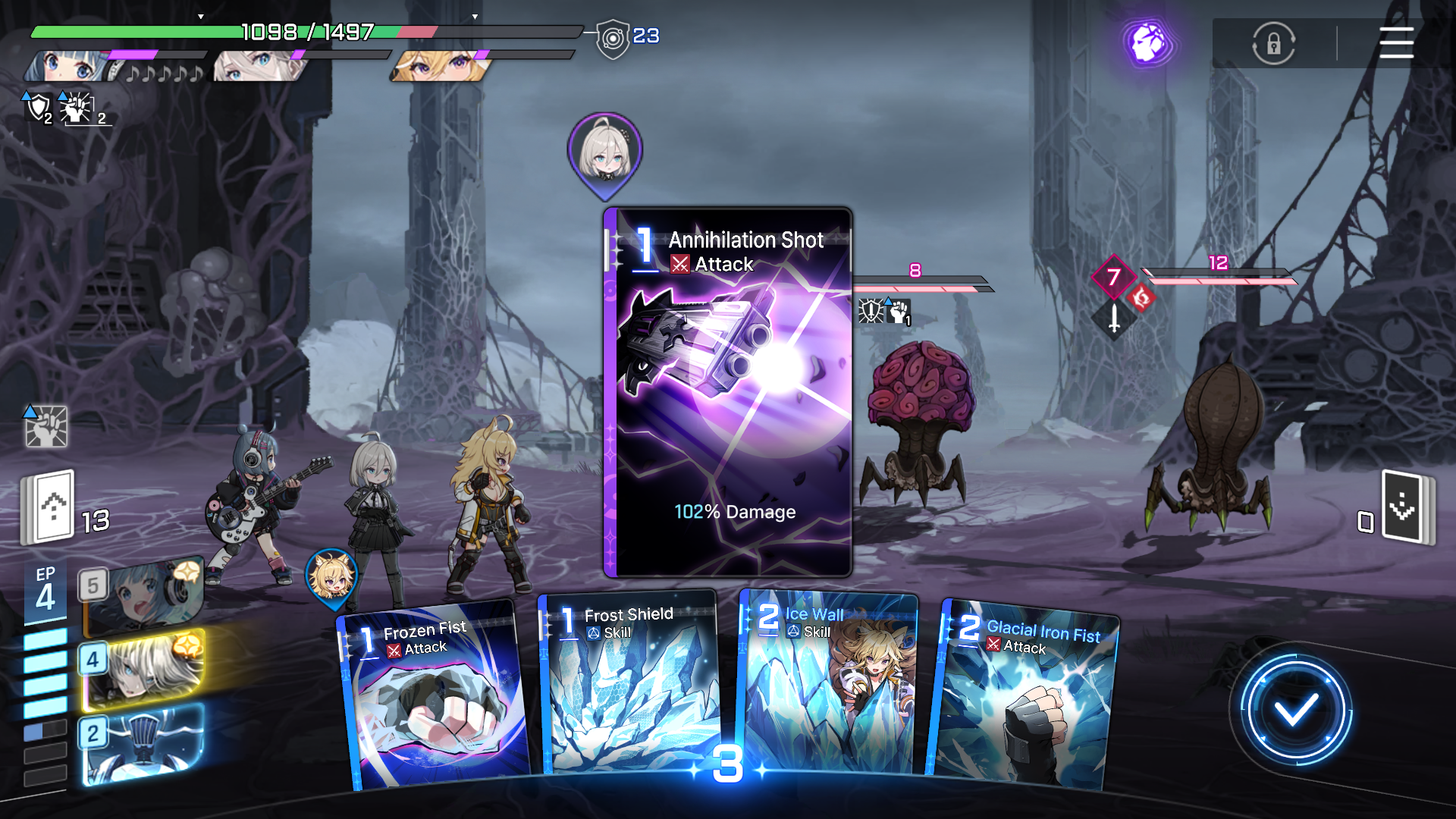Inspect the enemy's attack intent icon
This screenshot has height=819, width=1456.
1113,318
